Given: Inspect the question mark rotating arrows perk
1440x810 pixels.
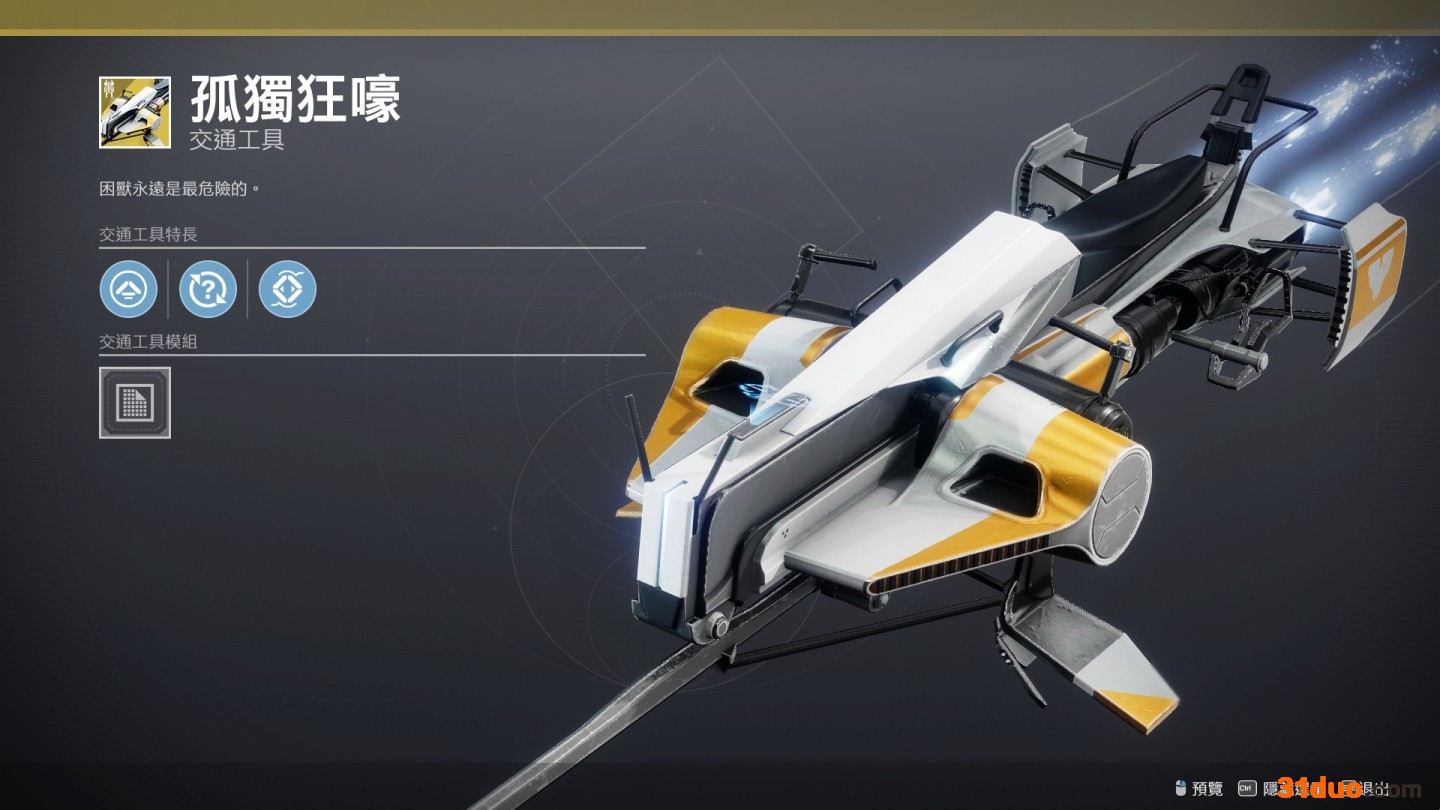Looking at the screenshot, I should 208,289.
